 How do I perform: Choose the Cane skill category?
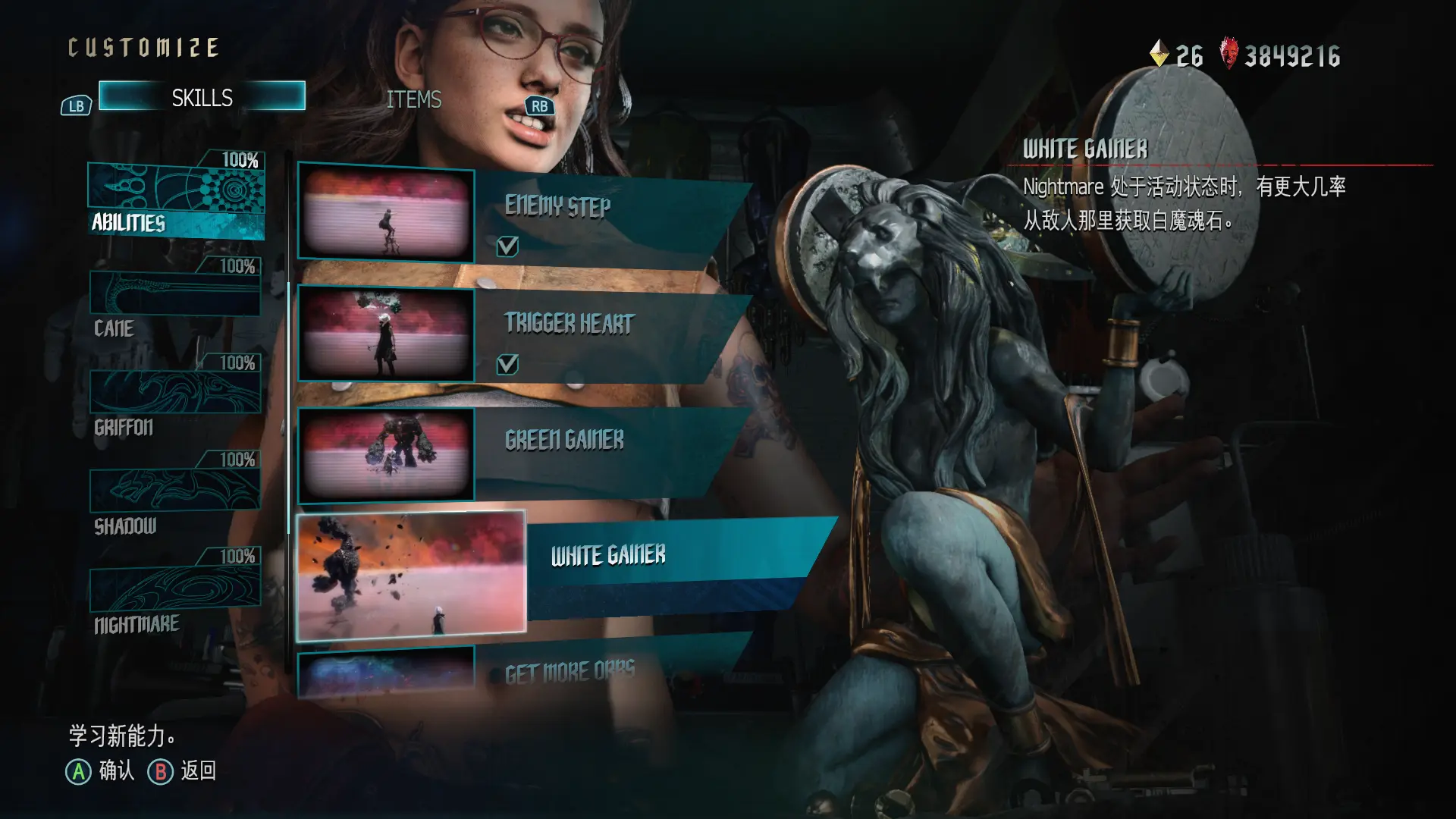coord(175,302)
